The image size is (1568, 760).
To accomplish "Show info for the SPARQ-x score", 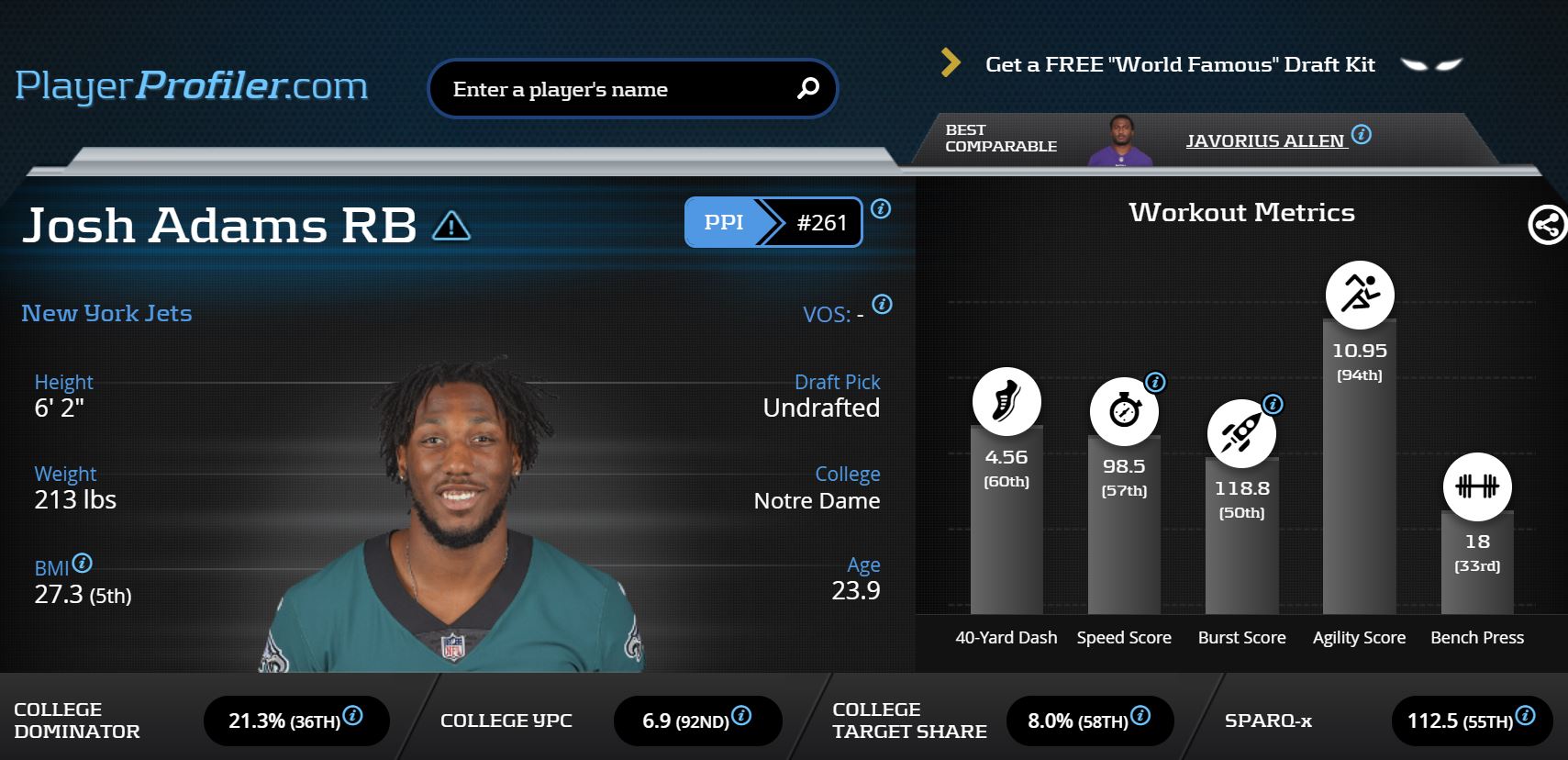I will point(1525,716).
